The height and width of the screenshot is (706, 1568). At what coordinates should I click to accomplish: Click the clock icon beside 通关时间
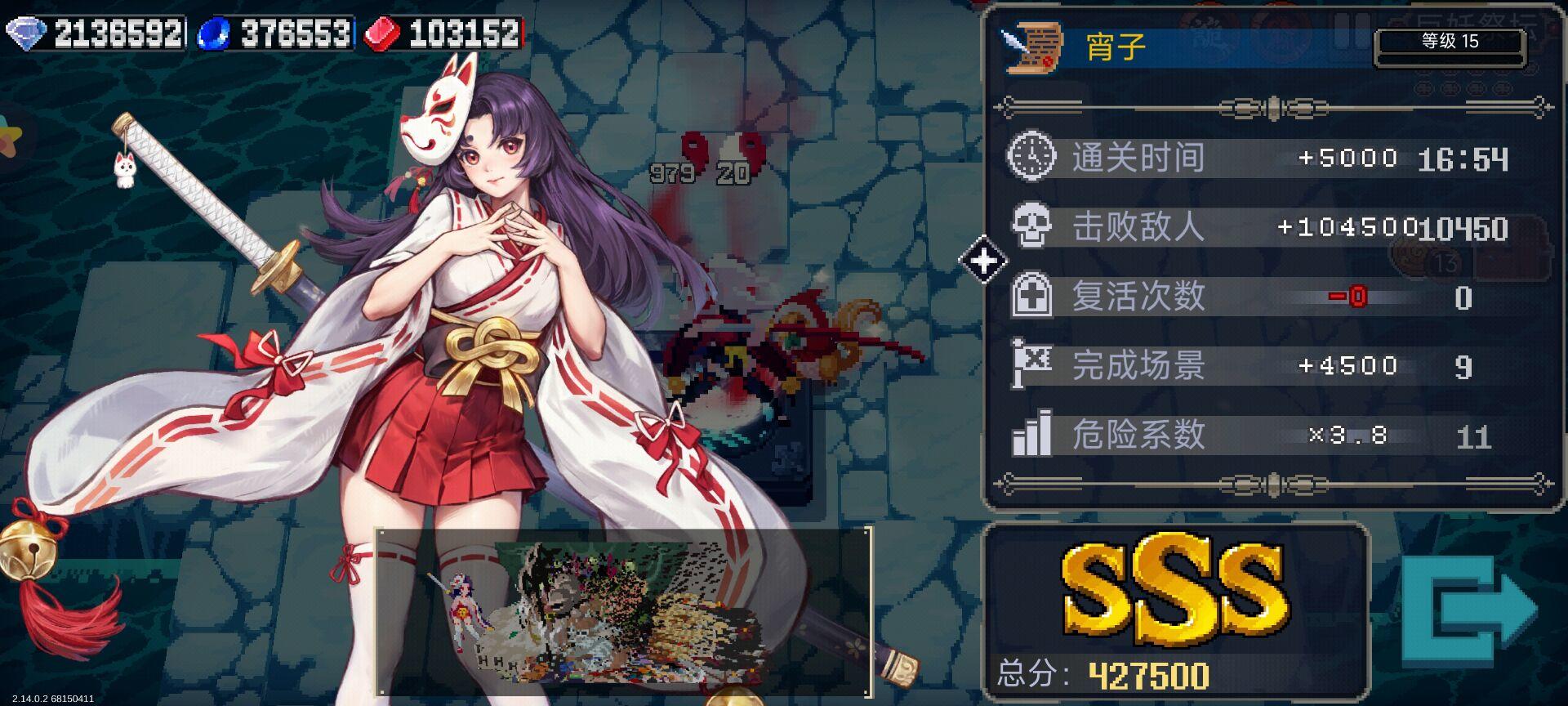coord(1032,159)
